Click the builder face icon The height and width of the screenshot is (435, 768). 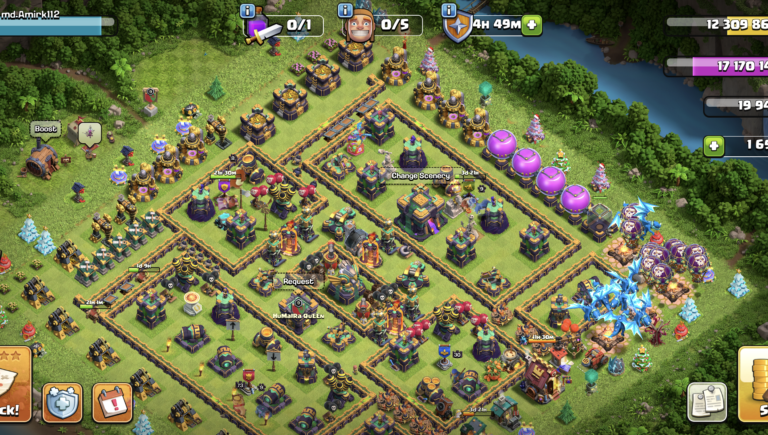pyautogui.click(x=358, y=26)
